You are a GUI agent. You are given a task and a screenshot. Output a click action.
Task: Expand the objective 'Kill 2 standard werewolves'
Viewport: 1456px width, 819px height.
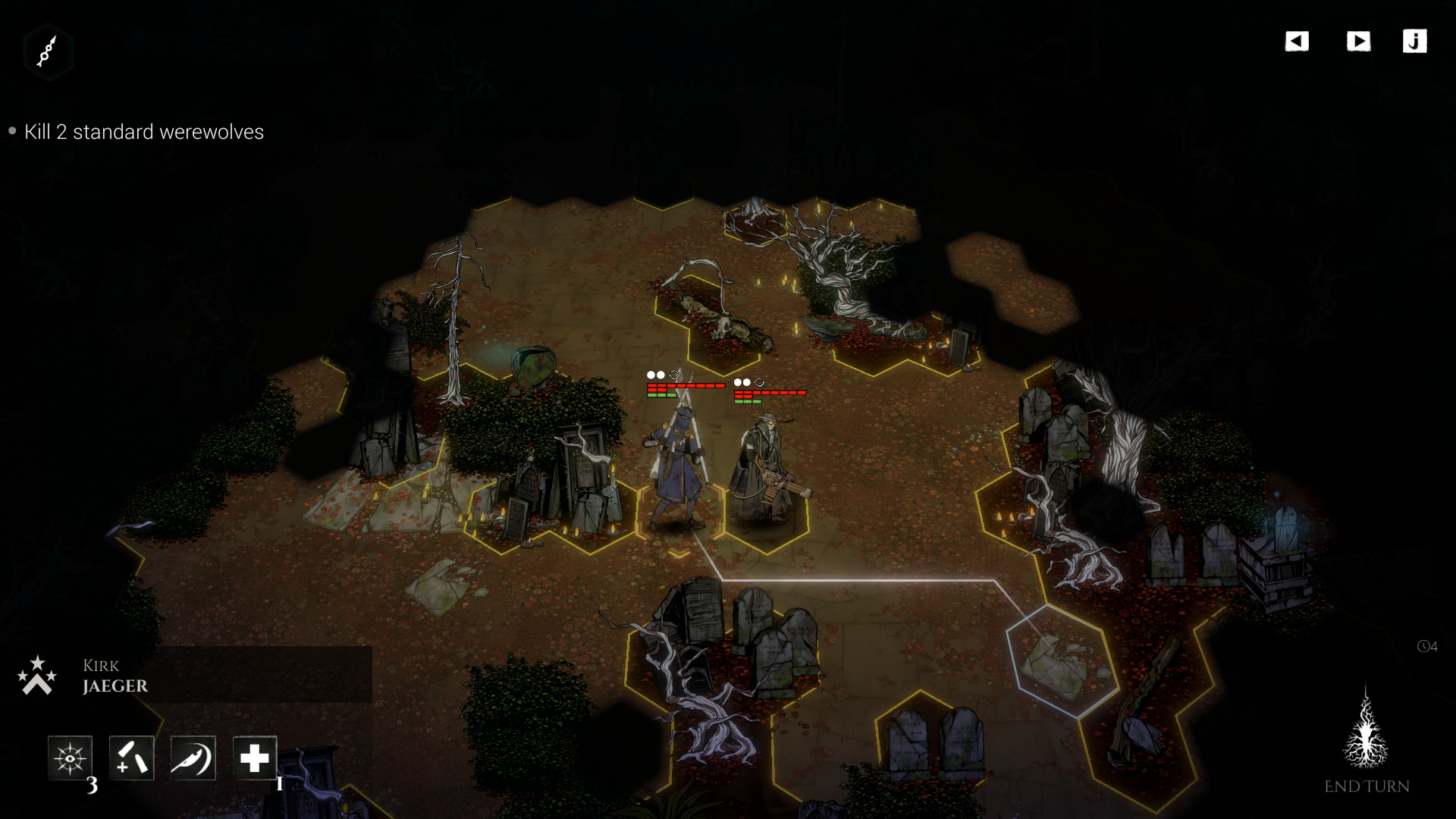coord(144,132)
